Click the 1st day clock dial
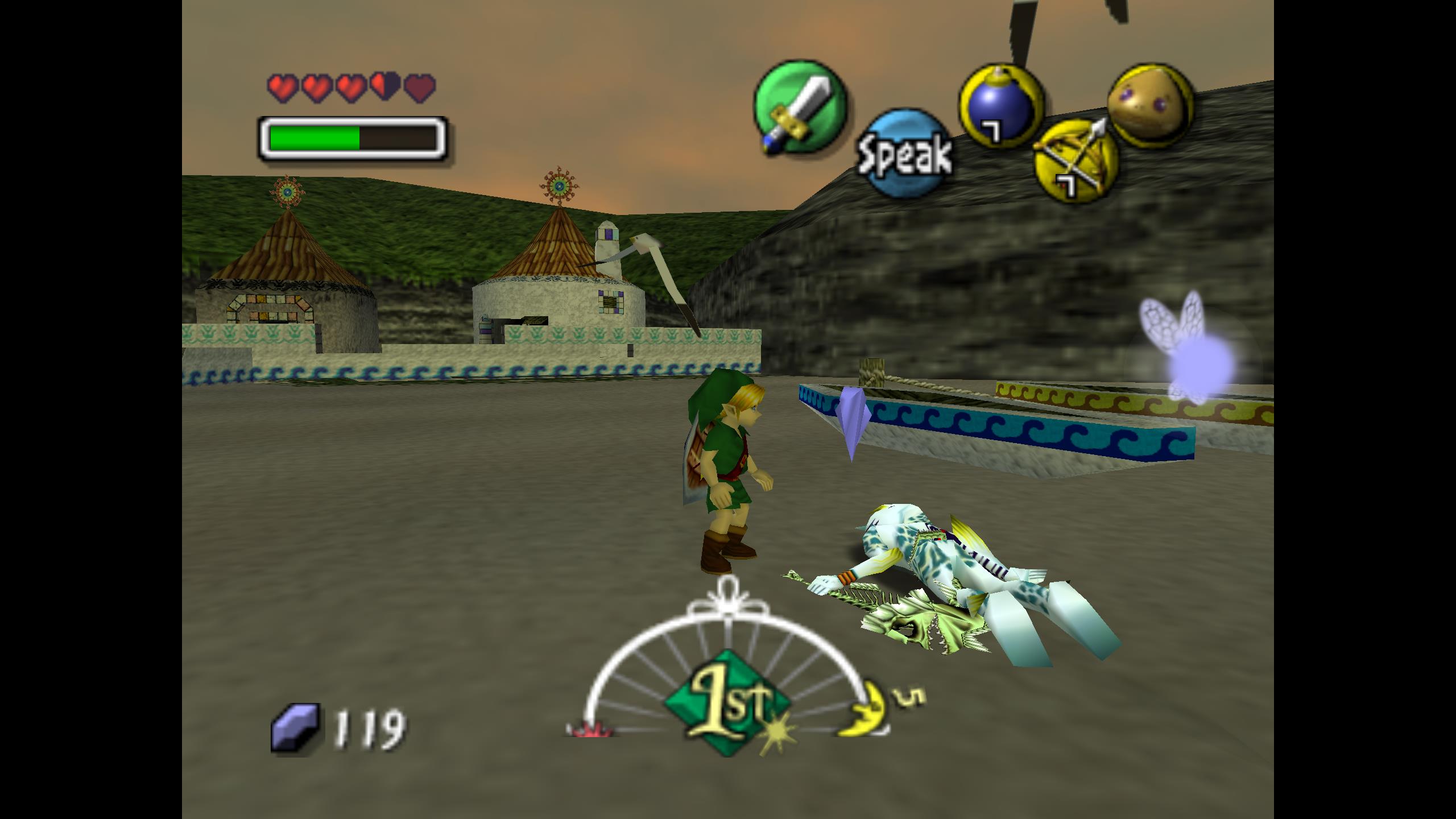1456x819 pixels. click(x=727, y=703)
